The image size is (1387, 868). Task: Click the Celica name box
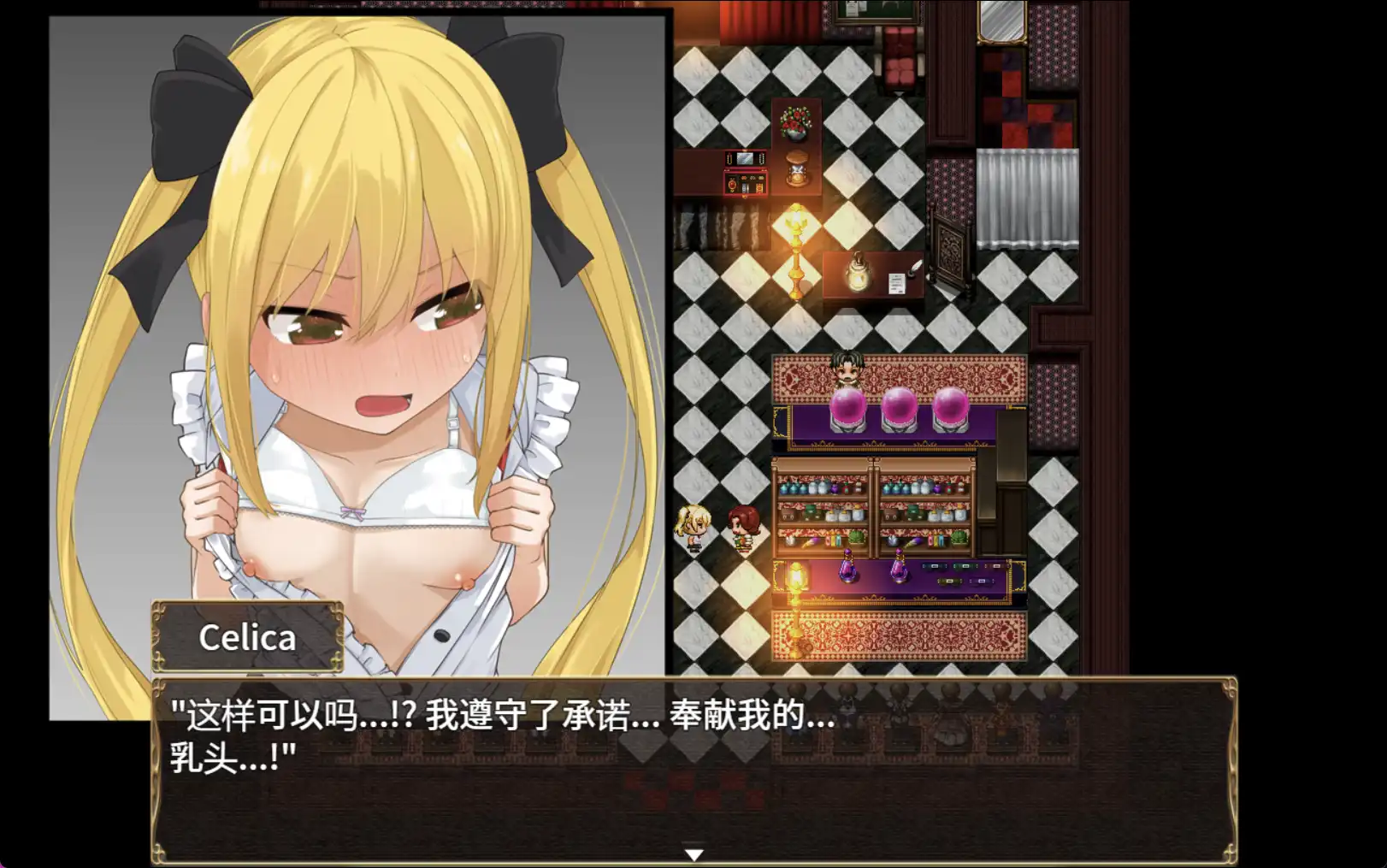(x=247, y=636)
